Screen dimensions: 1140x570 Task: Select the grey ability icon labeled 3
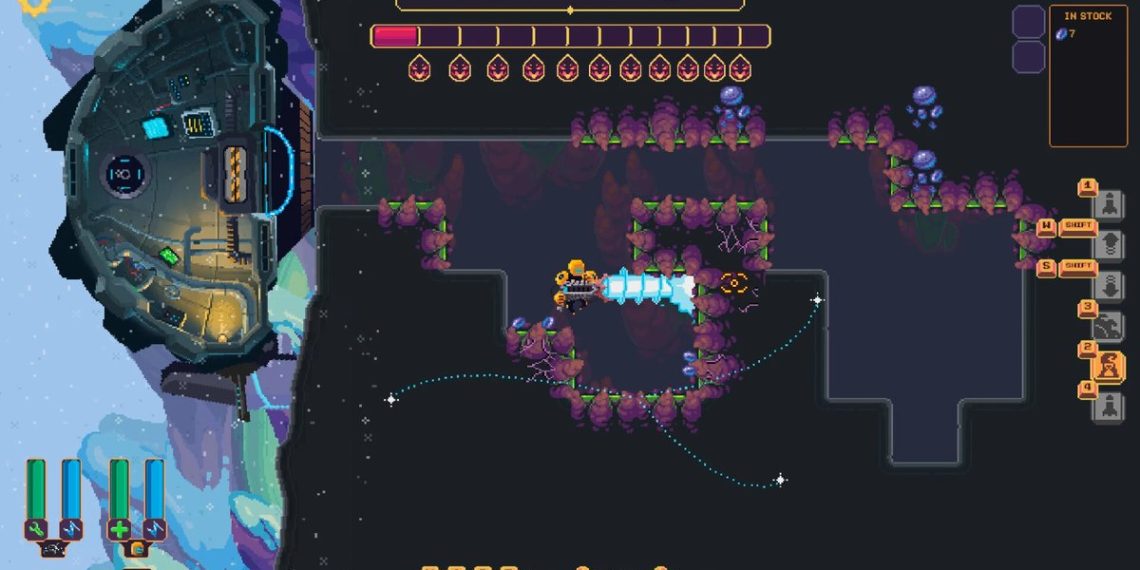[x=1109, y=326]
